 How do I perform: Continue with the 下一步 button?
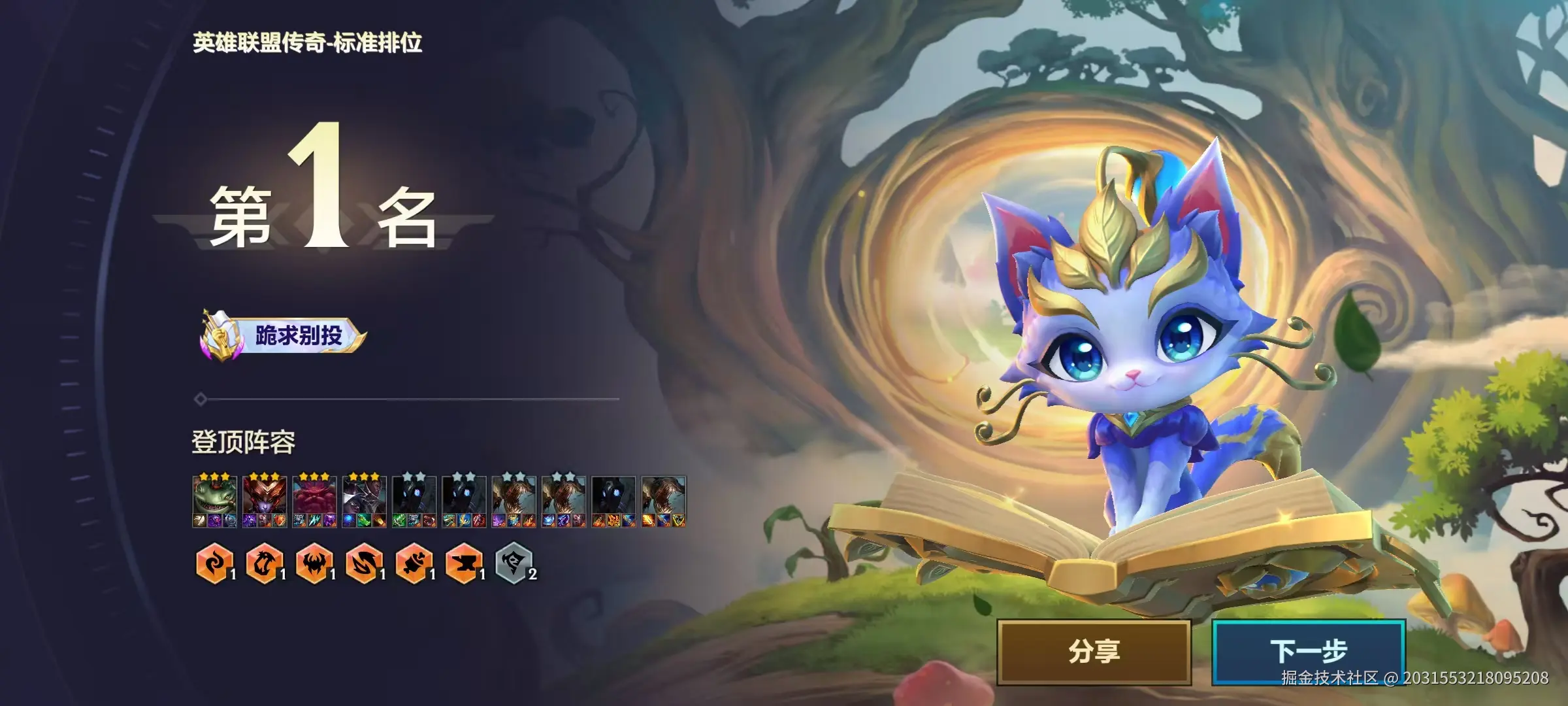pyautogui.click(x=1309, y=652)
